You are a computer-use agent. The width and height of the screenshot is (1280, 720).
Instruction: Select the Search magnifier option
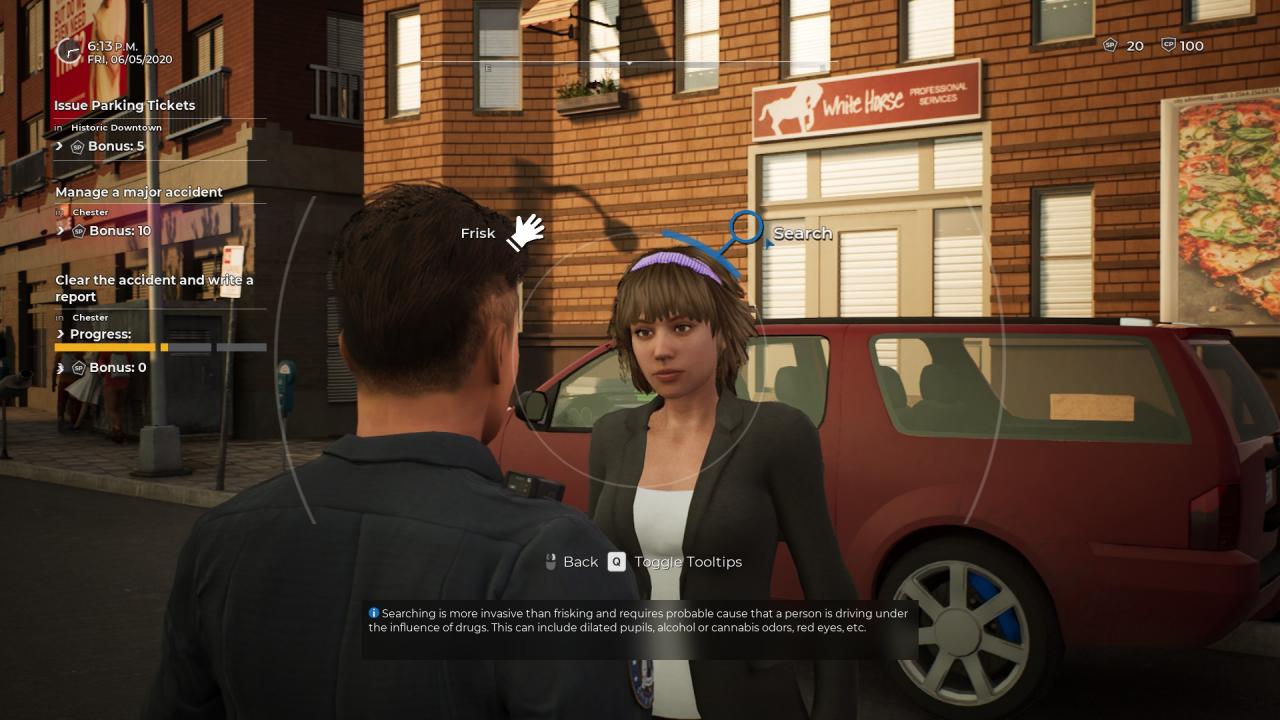click(x=746, y=230)
